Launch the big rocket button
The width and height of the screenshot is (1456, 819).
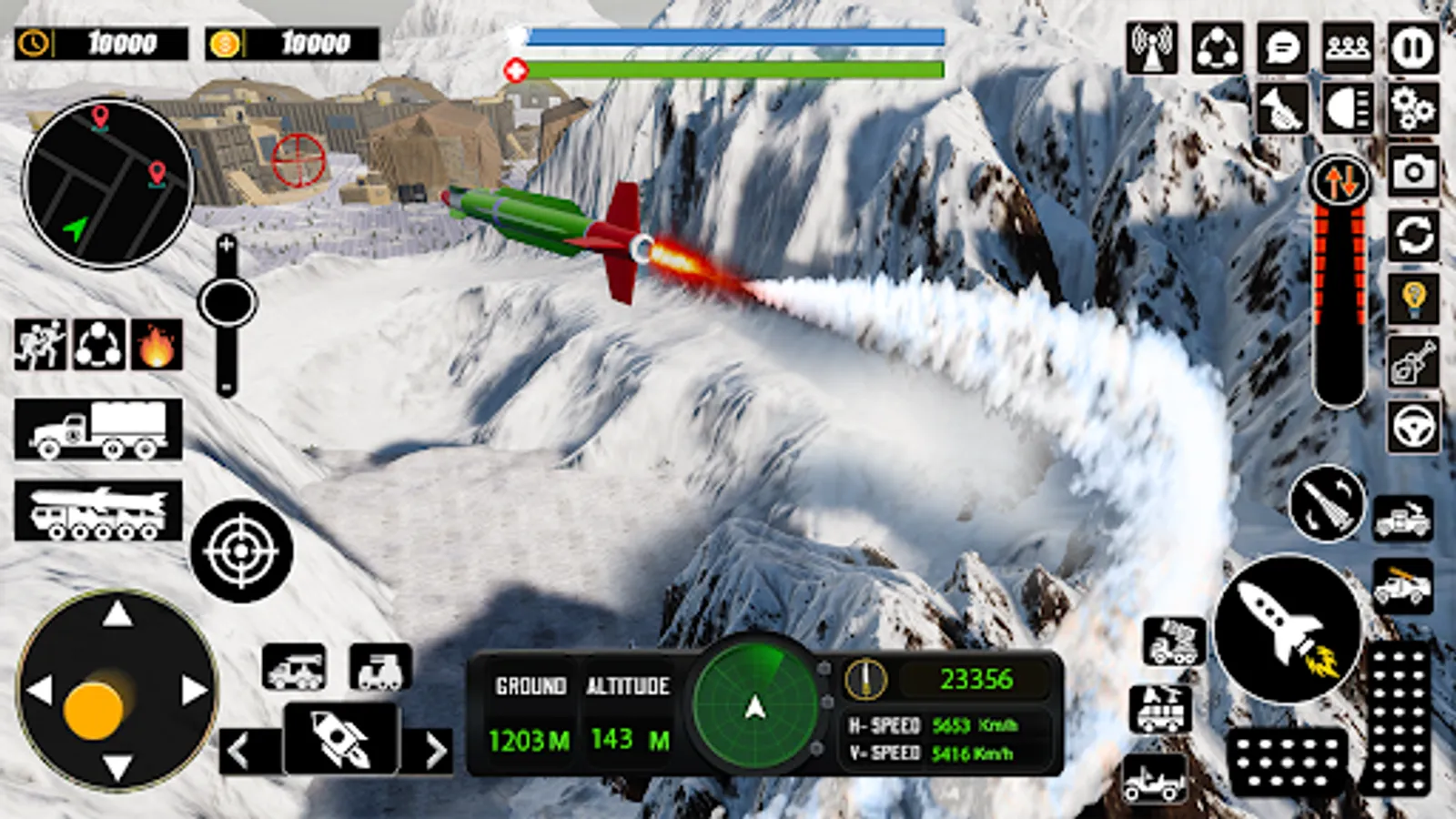(1287, 628)
